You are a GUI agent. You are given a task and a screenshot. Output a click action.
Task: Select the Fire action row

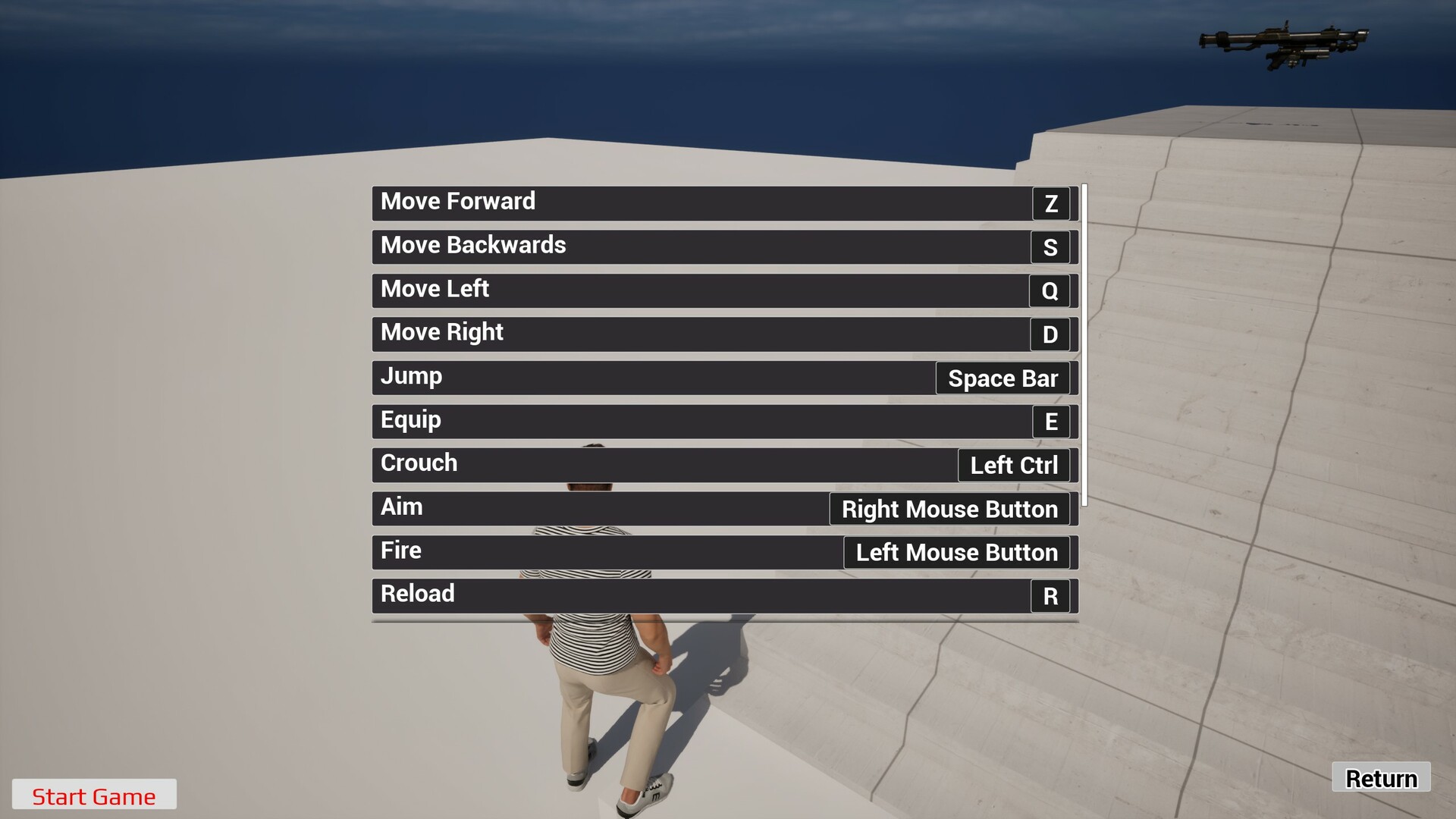pos(607,551)
